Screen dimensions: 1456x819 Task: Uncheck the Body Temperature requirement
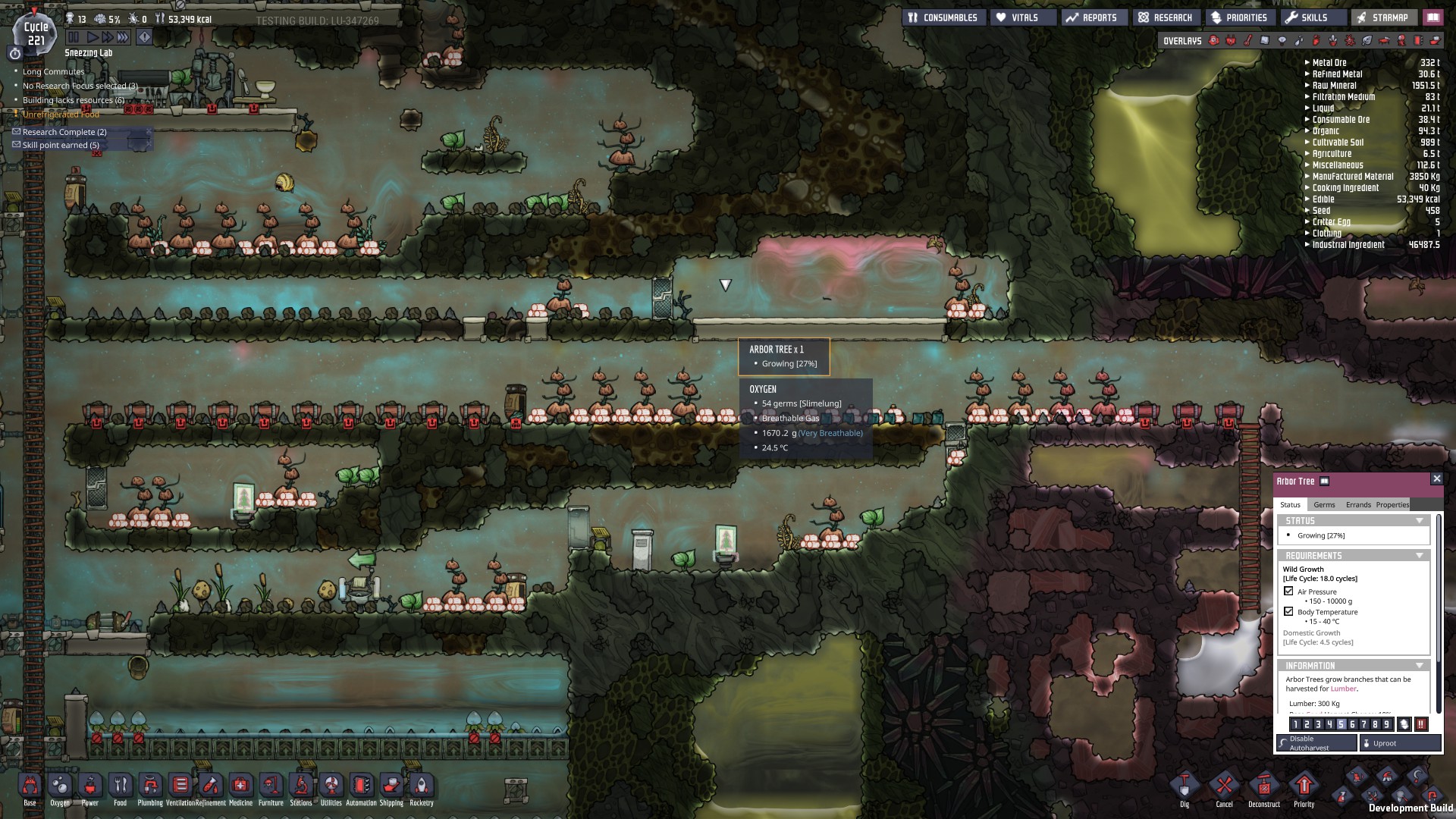tap(1289, 611)
